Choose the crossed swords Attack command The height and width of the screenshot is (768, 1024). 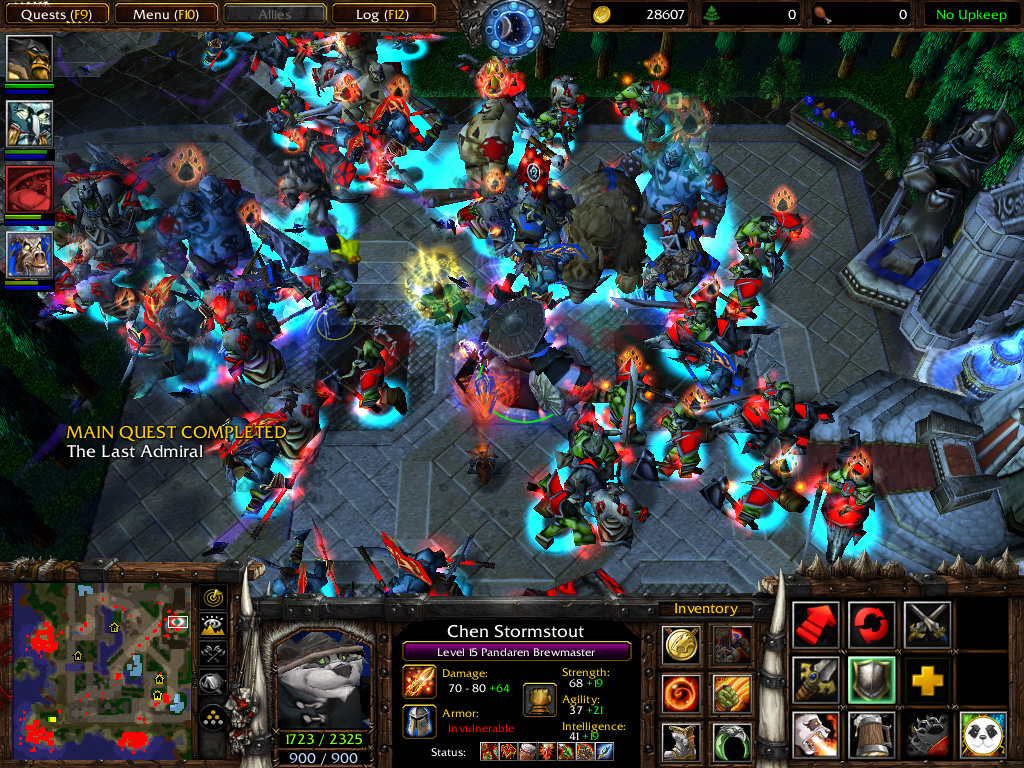(927, 625)
